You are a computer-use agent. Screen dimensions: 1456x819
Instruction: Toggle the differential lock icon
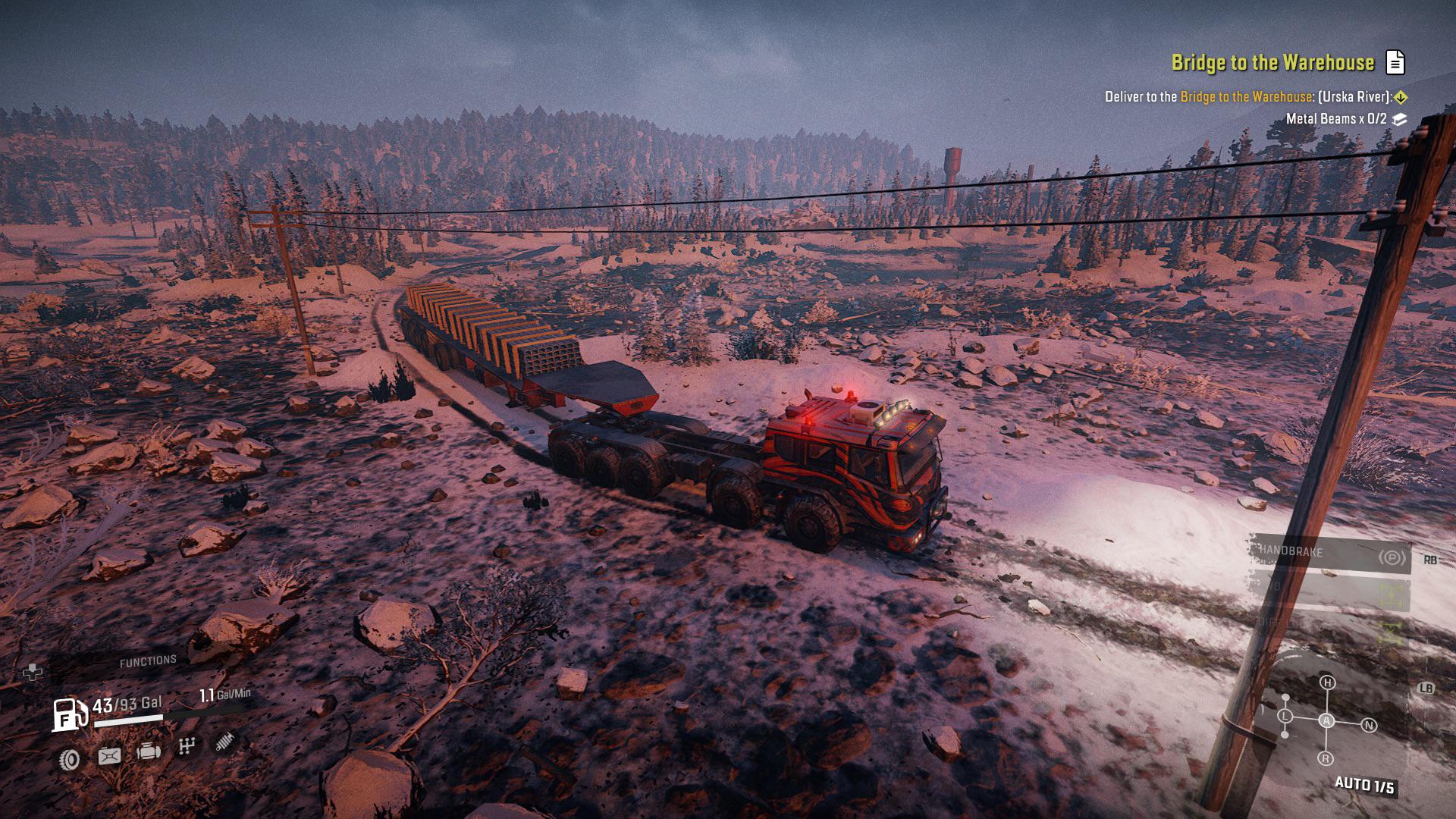click(1391, 631)
